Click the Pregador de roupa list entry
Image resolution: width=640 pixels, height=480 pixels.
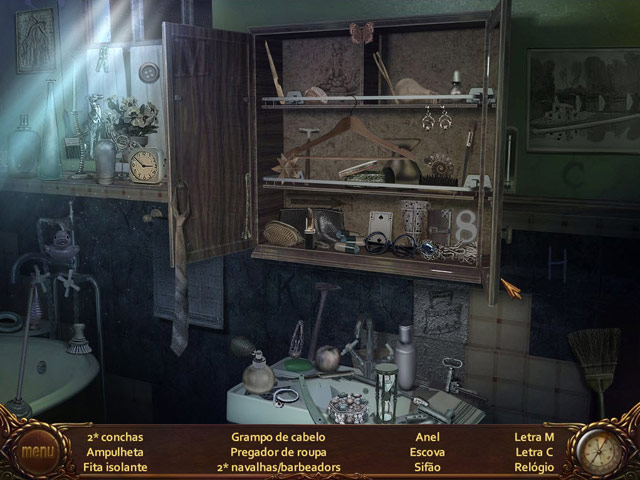278,452
